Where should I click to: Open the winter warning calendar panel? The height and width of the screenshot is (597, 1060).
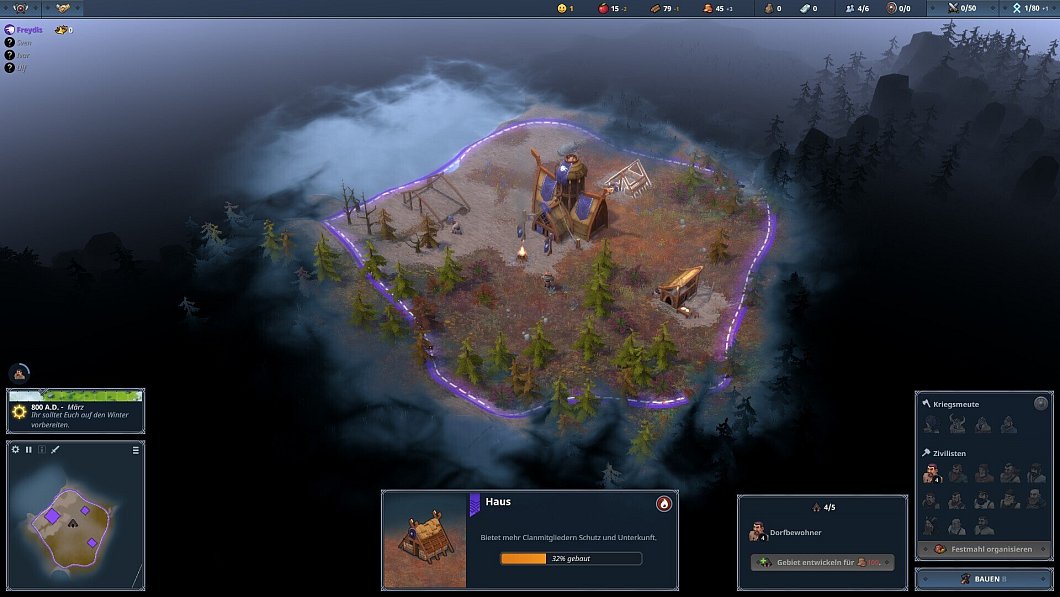click(76, 411)
